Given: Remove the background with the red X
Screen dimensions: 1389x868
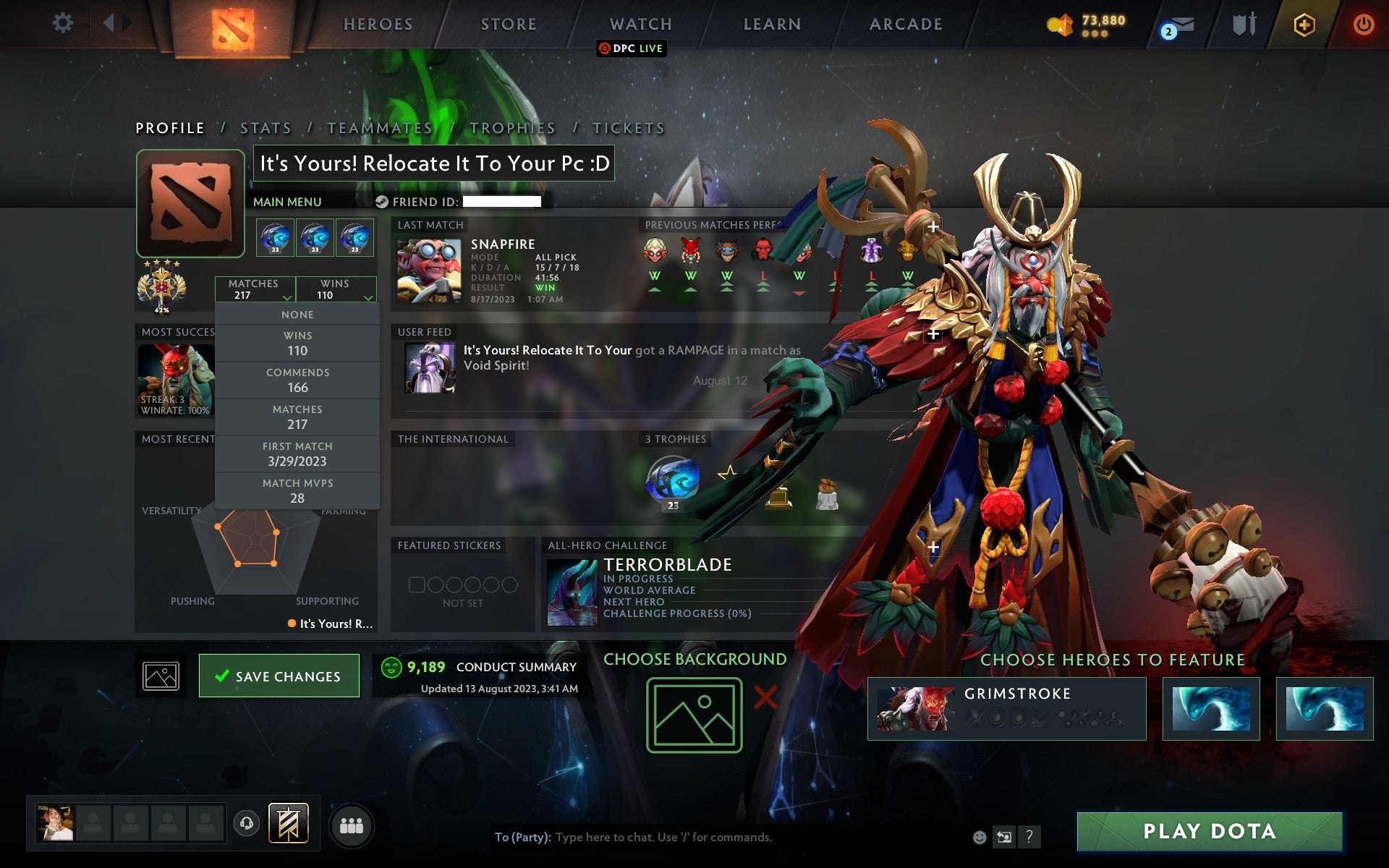Looking at the screenshot, I should (765, 697).
